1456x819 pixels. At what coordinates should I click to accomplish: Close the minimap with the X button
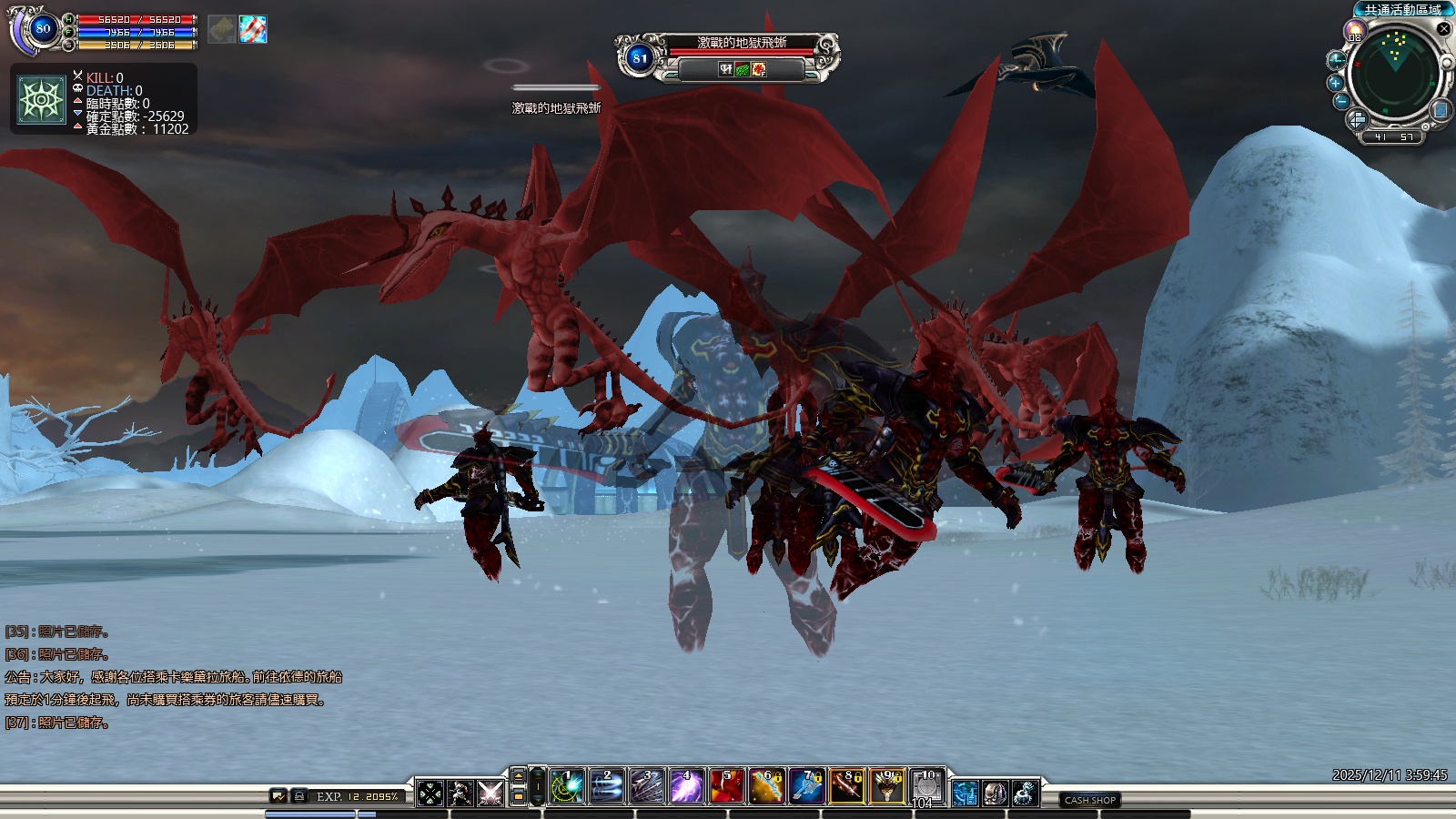click(1443, 29)
